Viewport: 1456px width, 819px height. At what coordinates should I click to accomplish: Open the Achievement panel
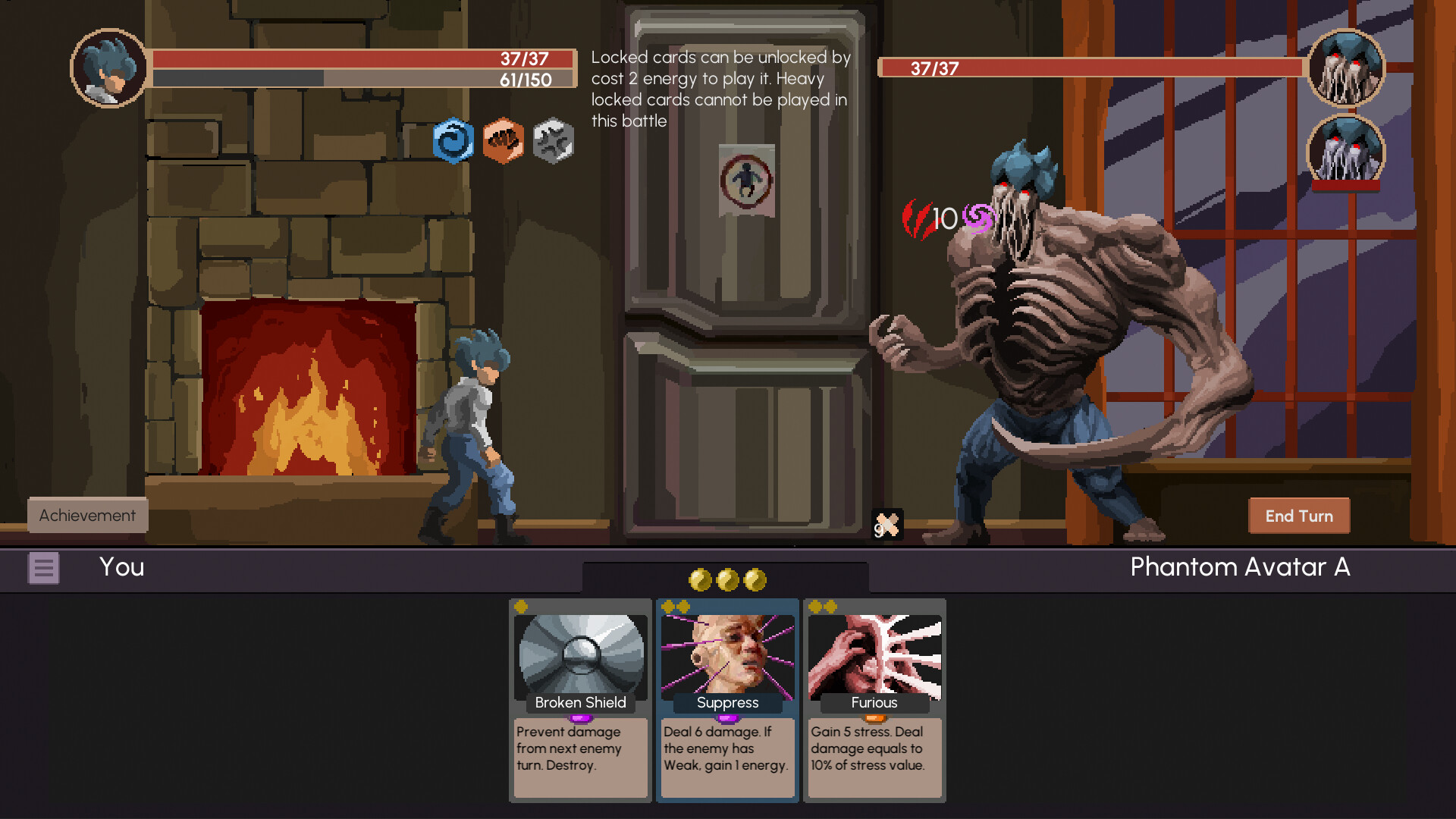click(x=86, y=515)
